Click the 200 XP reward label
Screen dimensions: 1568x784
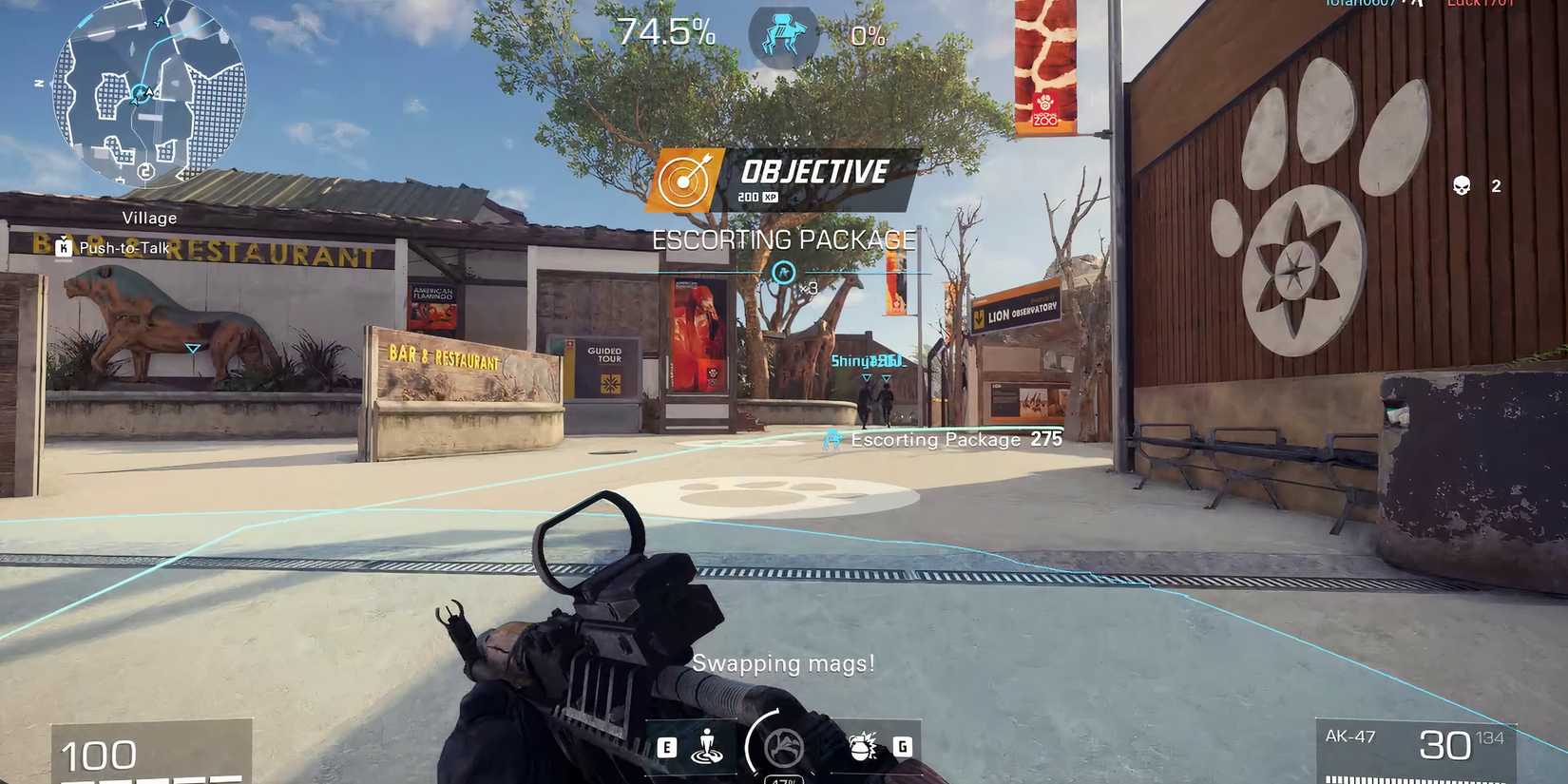coord(757,197)
